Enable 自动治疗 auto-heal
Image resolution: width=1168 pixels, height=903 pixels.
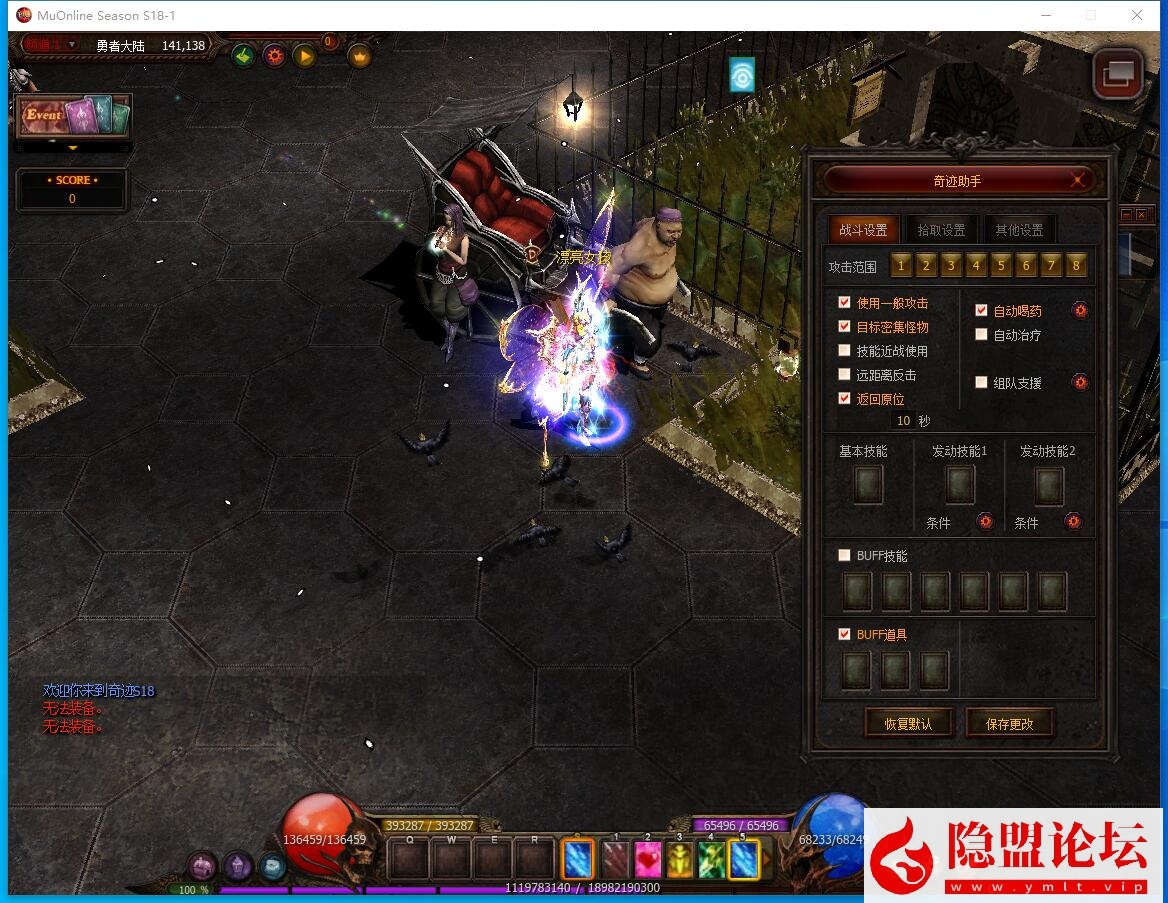(981, 335)
